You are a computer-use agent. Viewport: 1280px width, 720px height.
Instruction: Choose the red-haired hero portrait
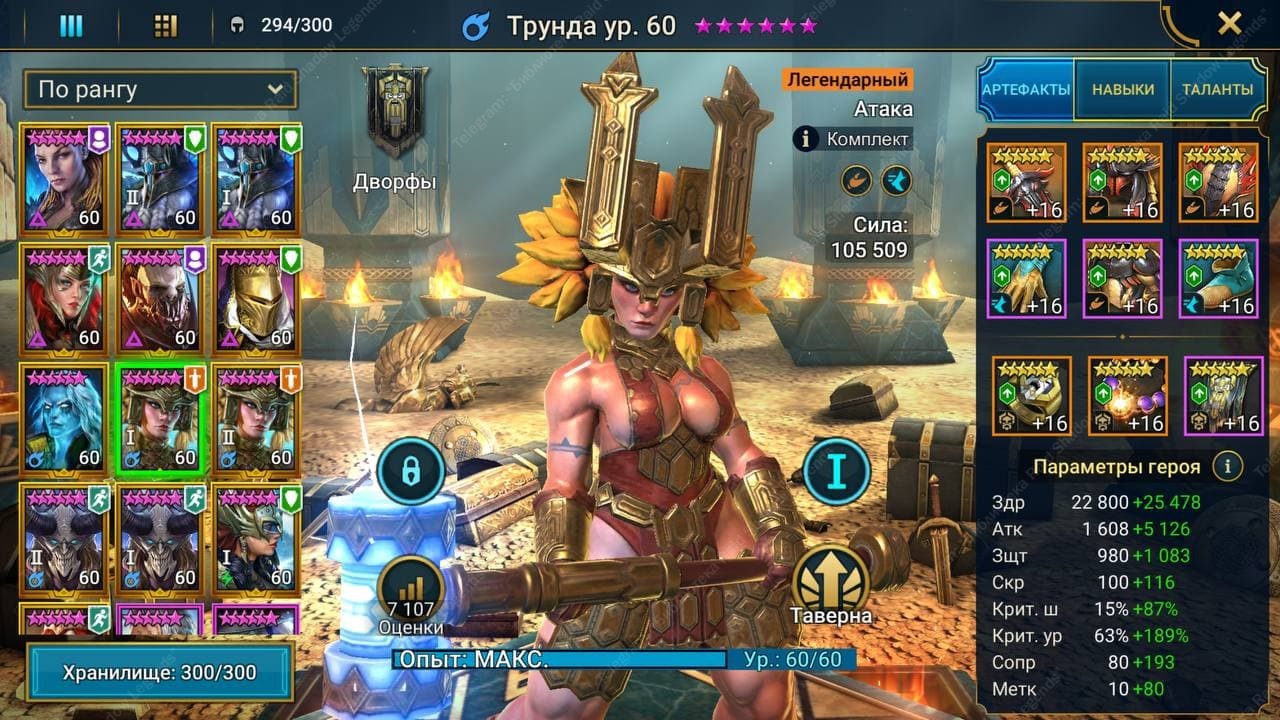pyautogui.click(x=64, y=297)
